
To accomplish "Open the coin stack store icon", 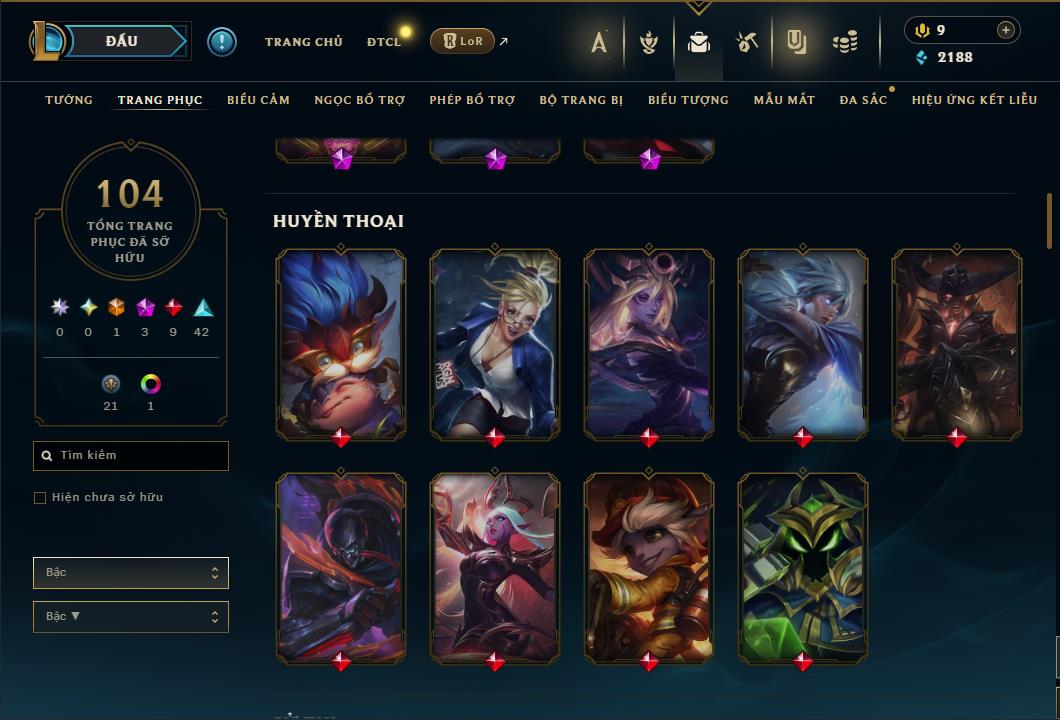I will coord(846,42).
